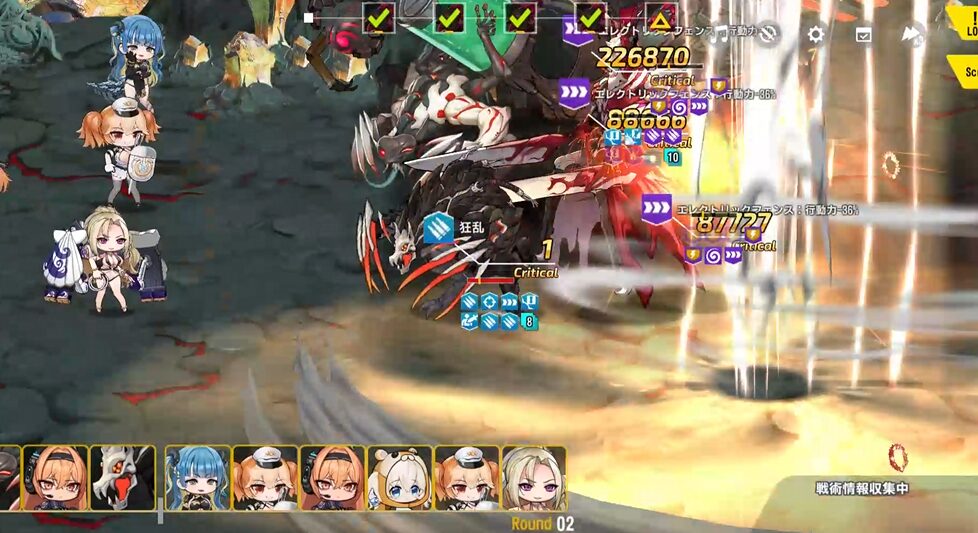Toggle the music note button
The image size is (978, 533).
720,34
